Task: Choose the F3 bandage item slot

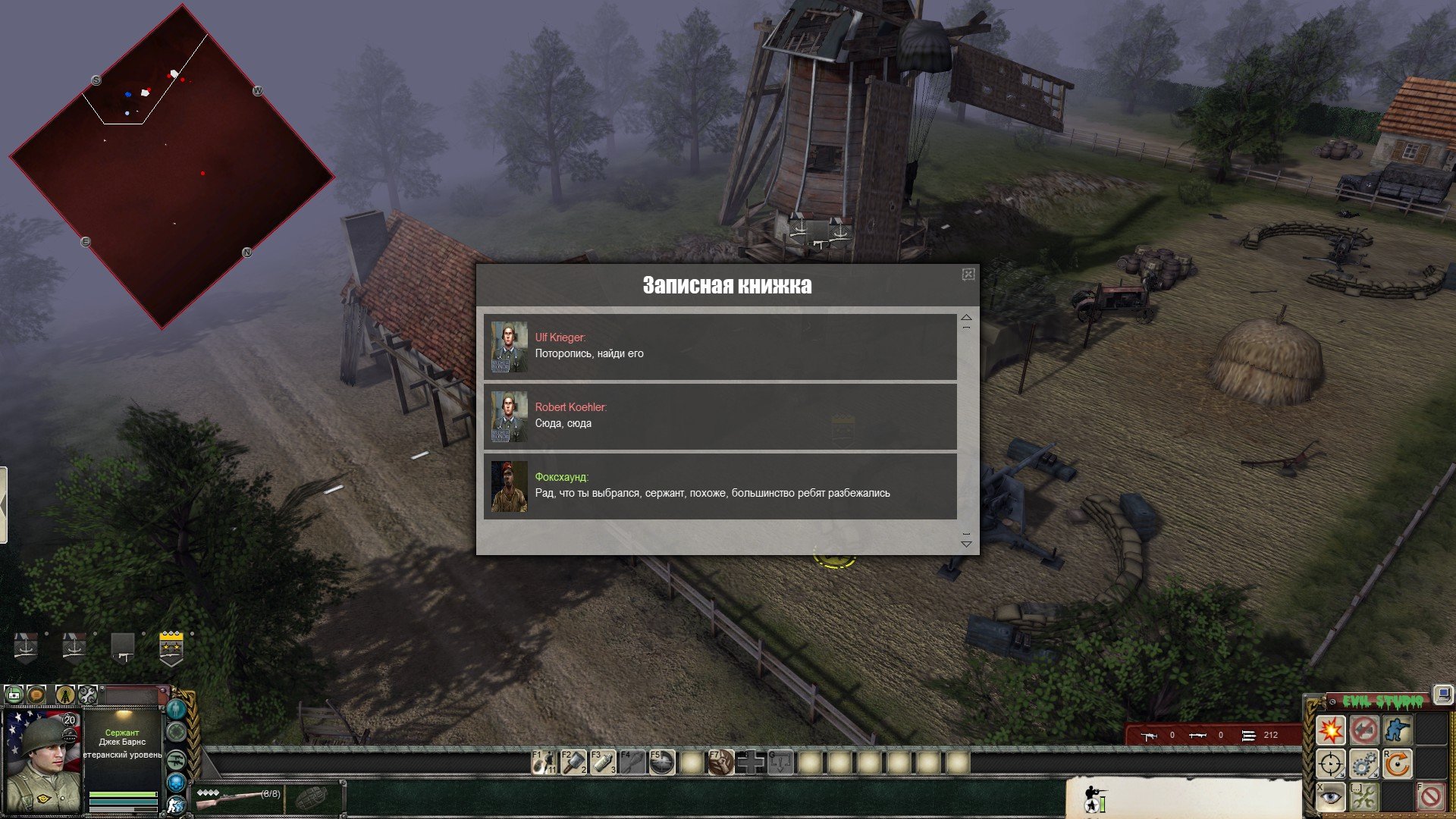Action: pyautogui.click(x=603, y=762)
